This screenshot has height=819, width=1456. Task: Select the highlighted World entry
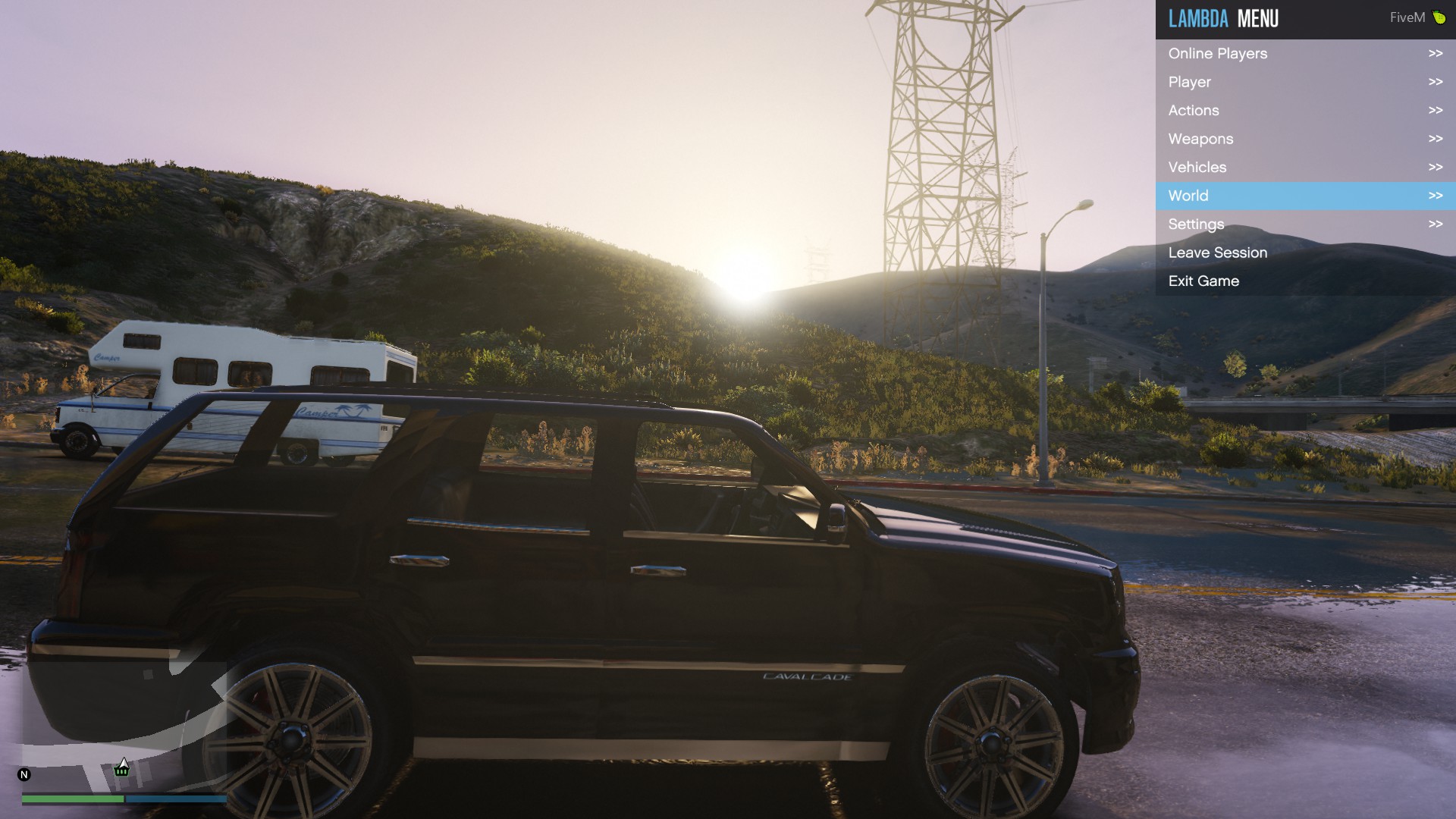coord(1304,196)
